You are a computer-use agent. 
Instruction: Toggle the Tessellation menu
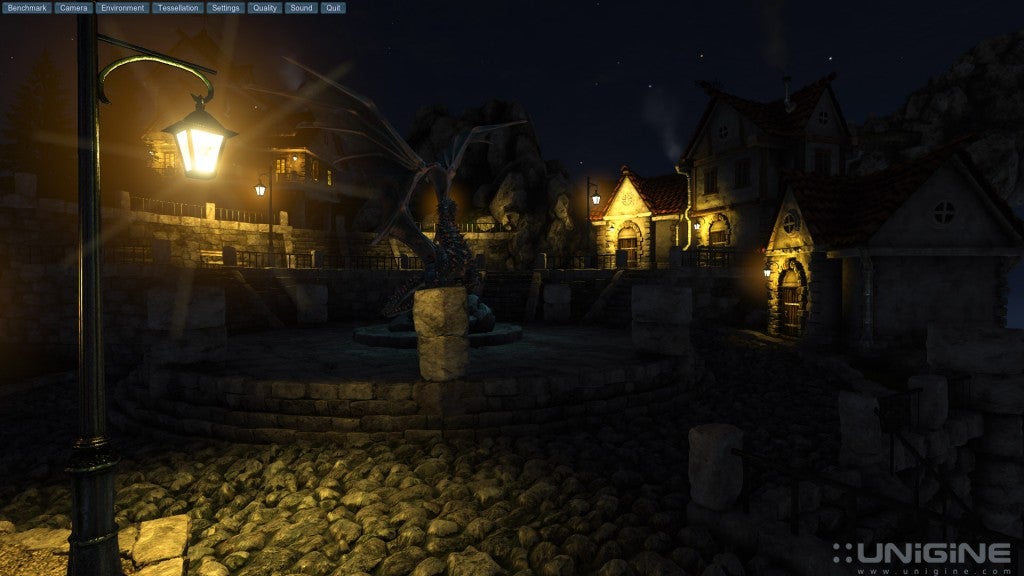178,8
